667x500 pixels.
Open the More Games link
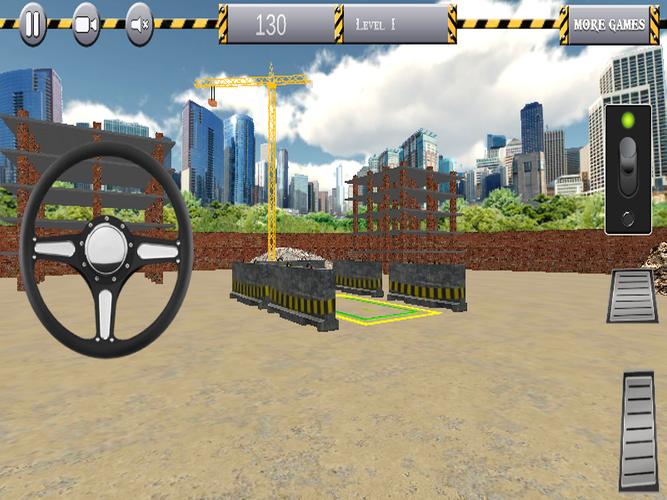click(x=608, y=25)
